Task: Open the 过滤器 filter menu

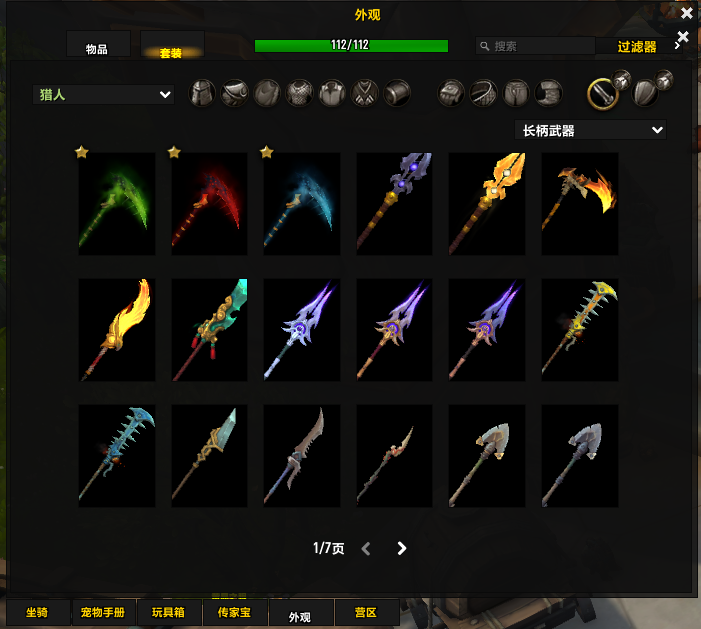Action: tap(636, 46)
